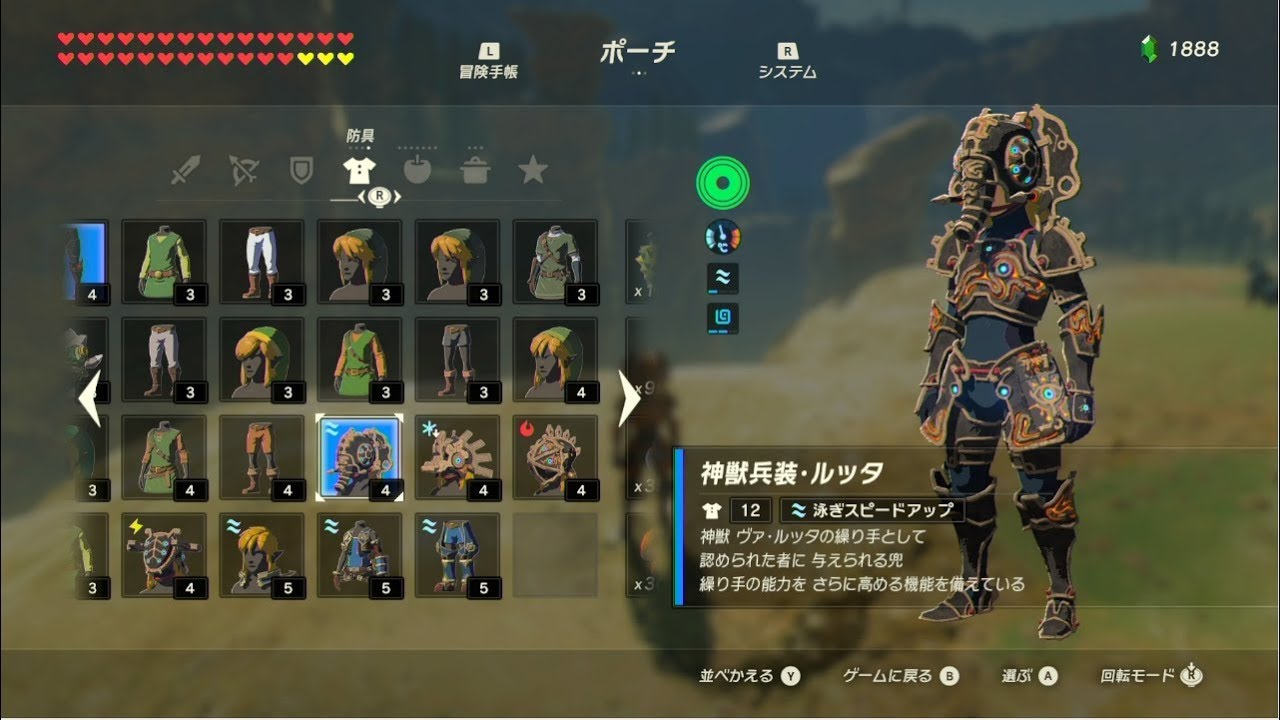The height and width of the screenshot is (720, 1280).
Task: Toggle the blue armor set bonus icon
Action: (723, 316)
